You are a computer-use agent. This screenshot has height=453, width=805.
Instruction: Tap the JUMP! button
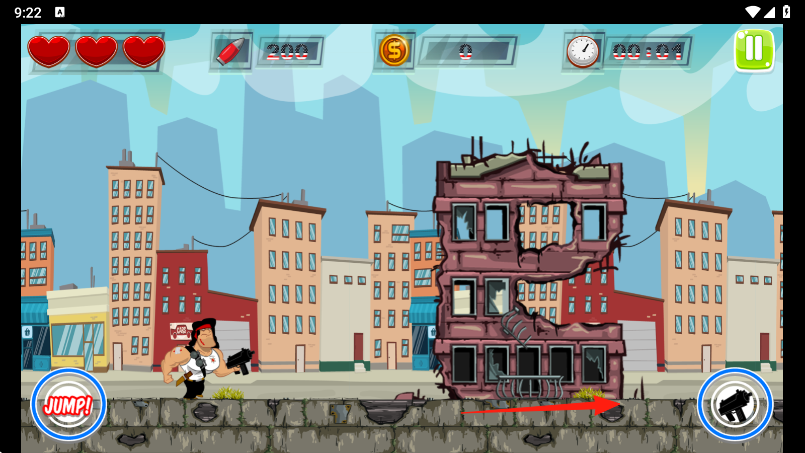point(68,405)
